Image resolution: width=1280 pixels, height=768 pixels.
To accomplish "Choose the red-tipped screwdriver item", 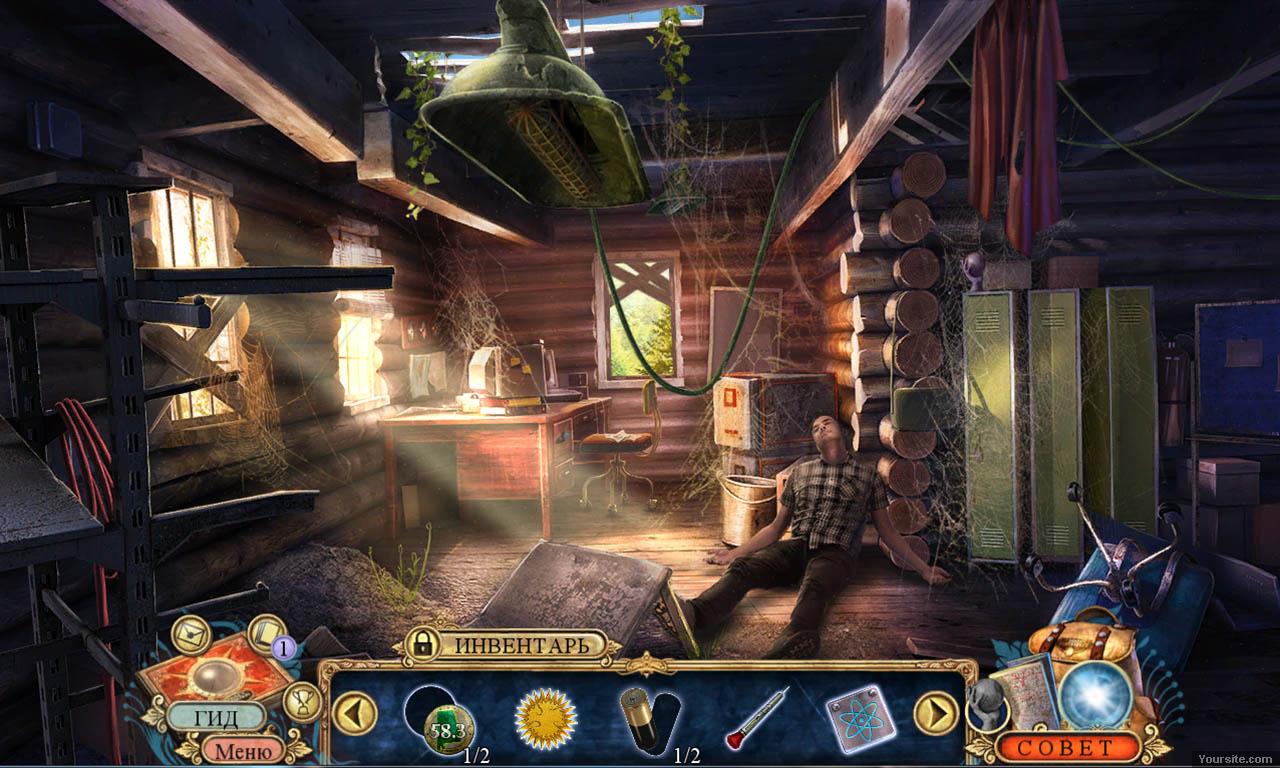I will coord(756,717).
